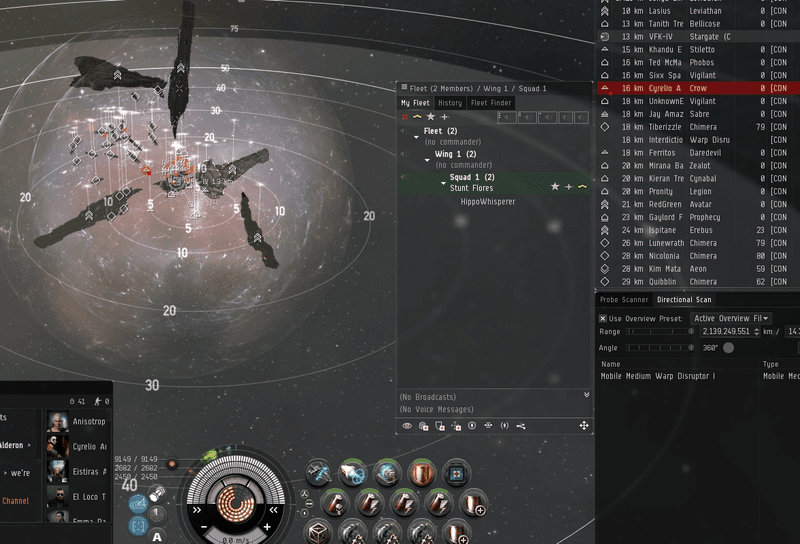Switch to the History tab in fleet window

point(450,103)
